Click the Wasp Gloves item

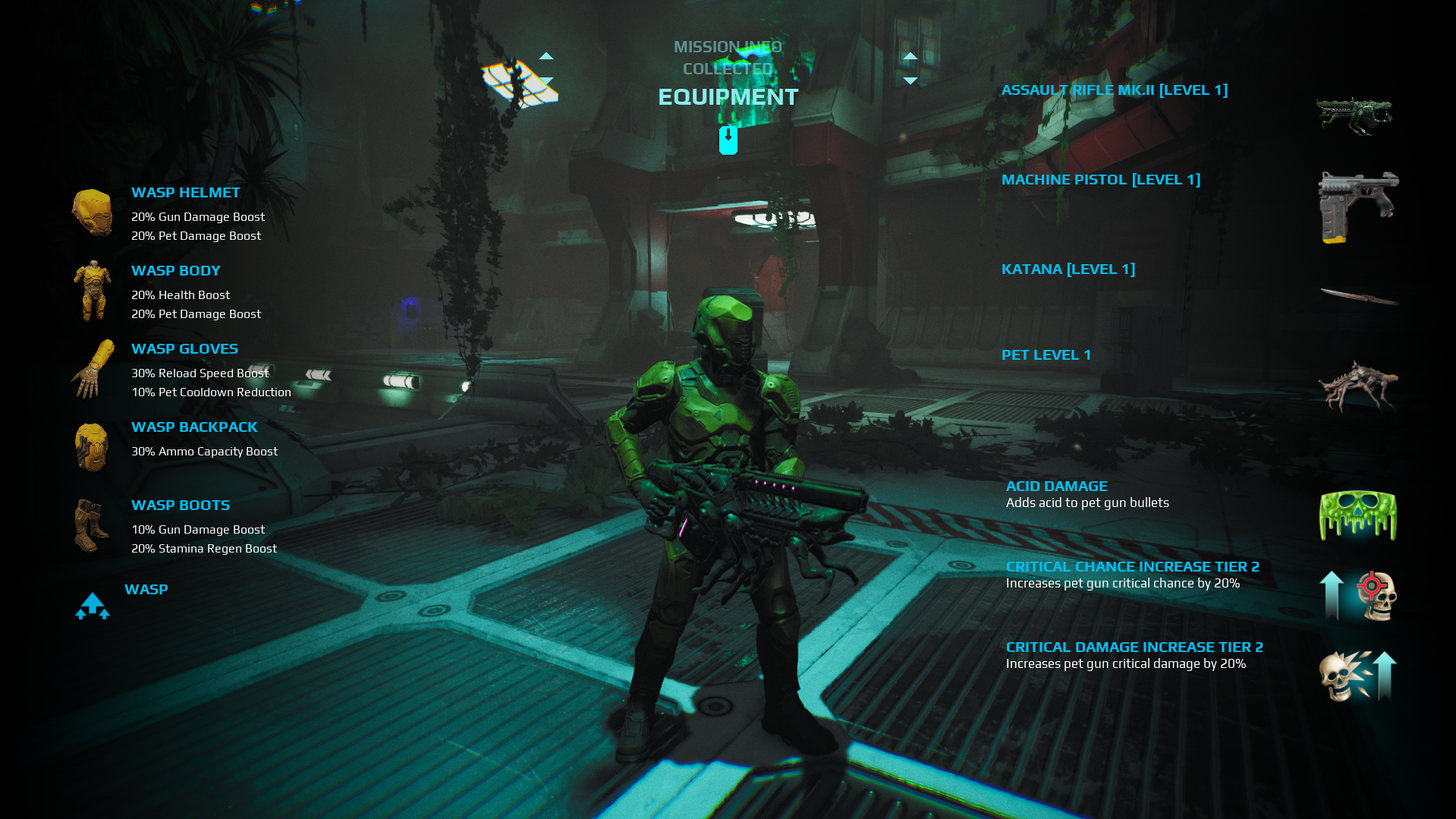(x=184, y=349)
